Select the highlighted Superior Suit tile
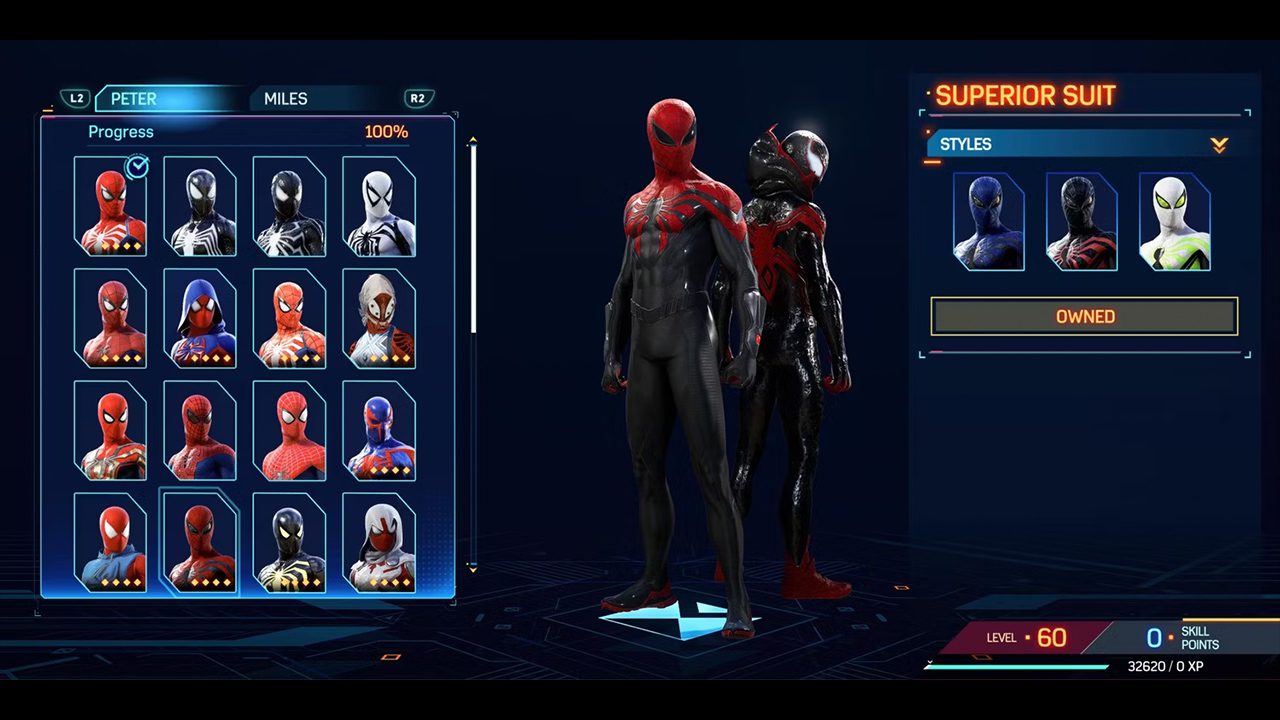Screen dimensions: 1280x720 200,542
